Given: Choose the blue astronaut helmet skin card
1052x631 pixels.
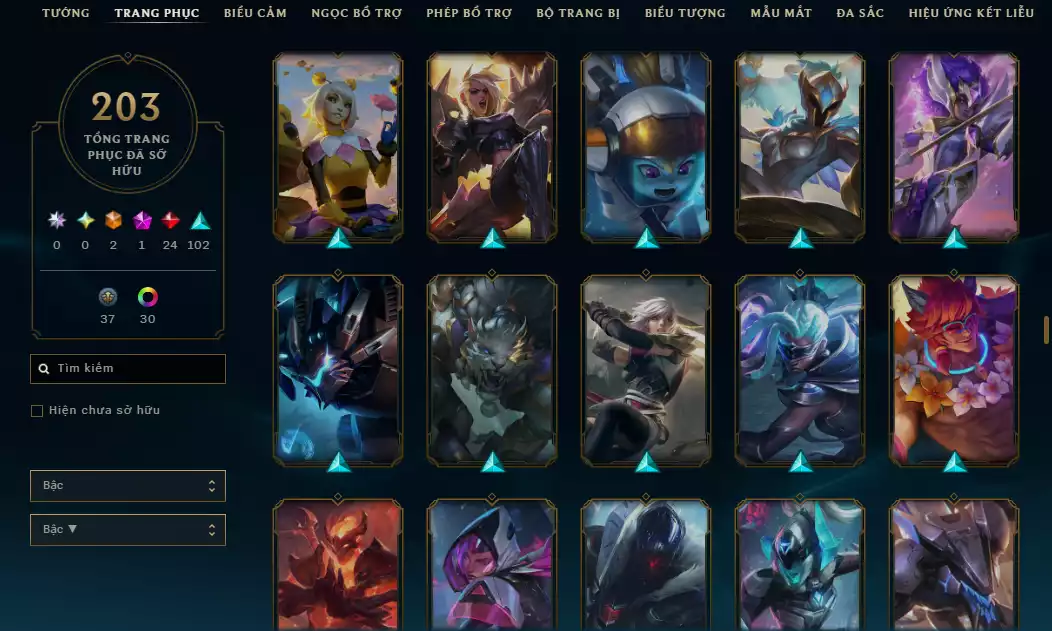Looking at the screenshot, I should [x=646, y=146].
